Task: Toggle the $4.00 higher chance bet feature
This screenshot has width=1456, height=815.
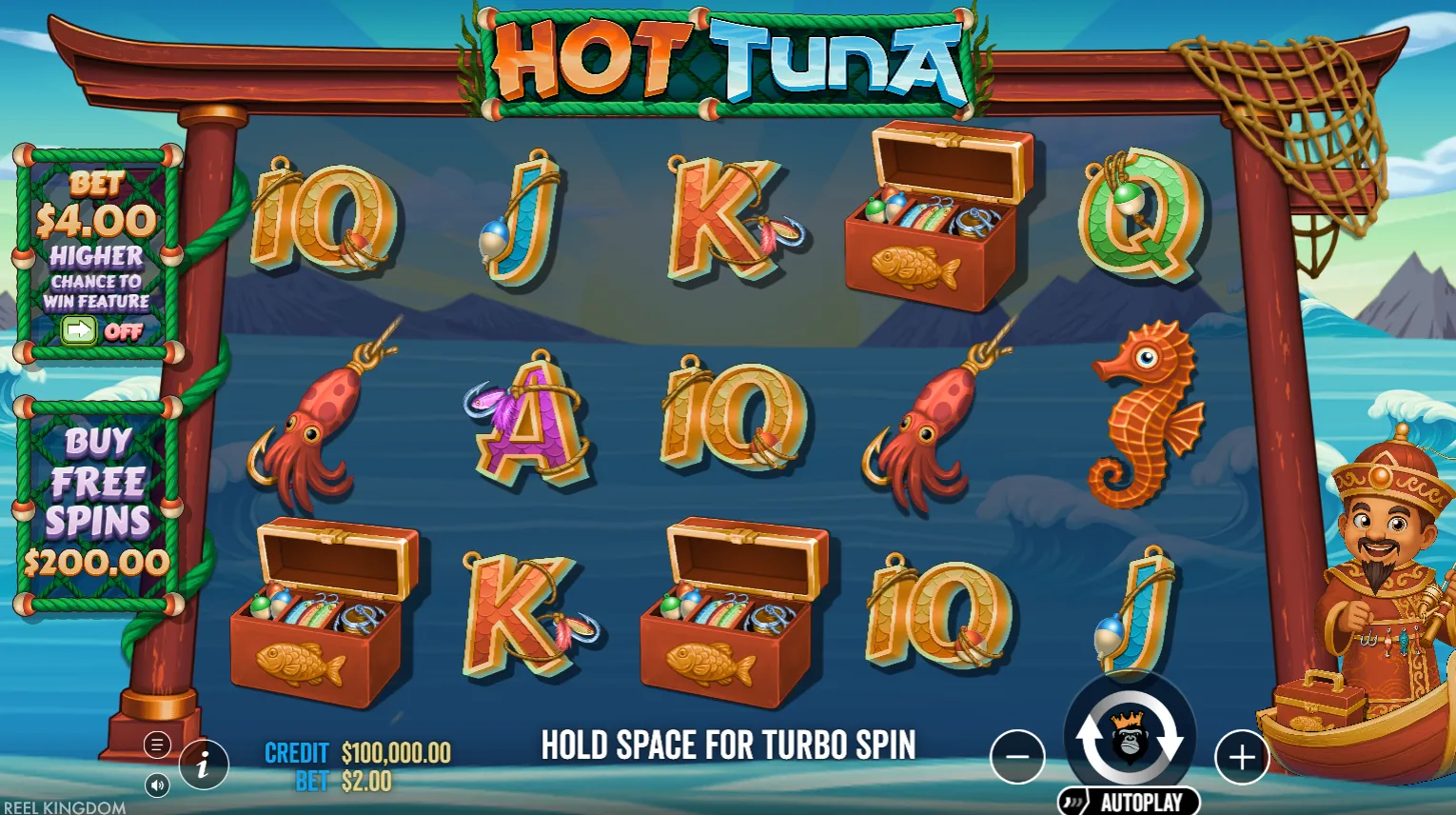Action: coord(79,330)
